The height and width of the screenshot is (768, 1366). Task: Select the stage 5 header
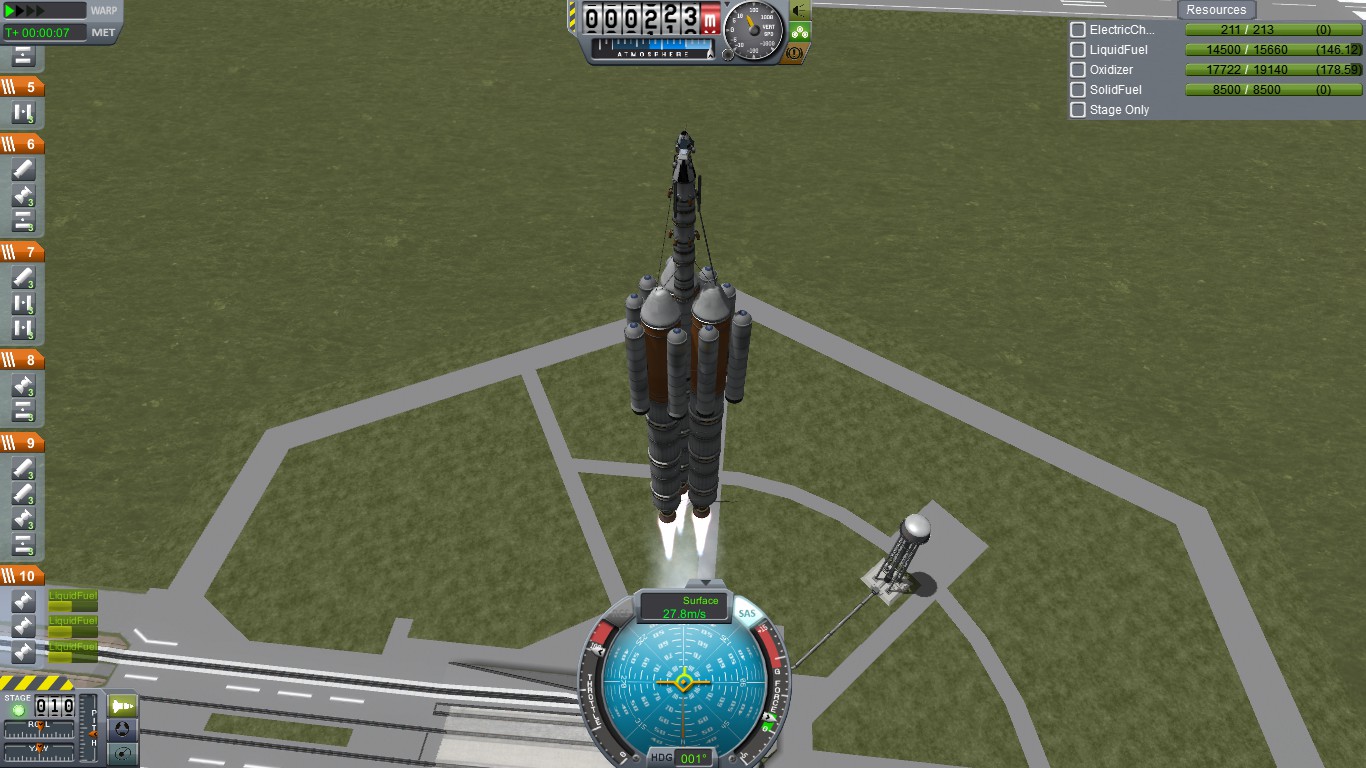pyautogui.click(x=22, y=87)
